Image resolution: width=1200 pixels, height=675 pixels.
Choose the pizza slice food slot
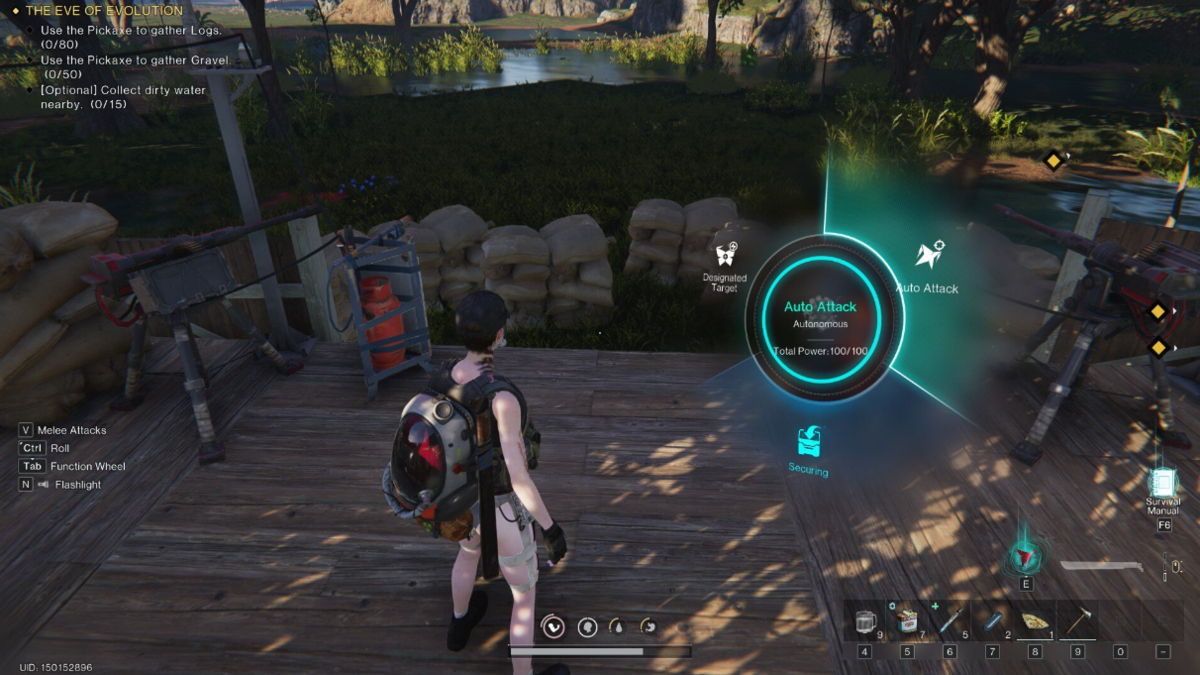(x=1034, y=621)
